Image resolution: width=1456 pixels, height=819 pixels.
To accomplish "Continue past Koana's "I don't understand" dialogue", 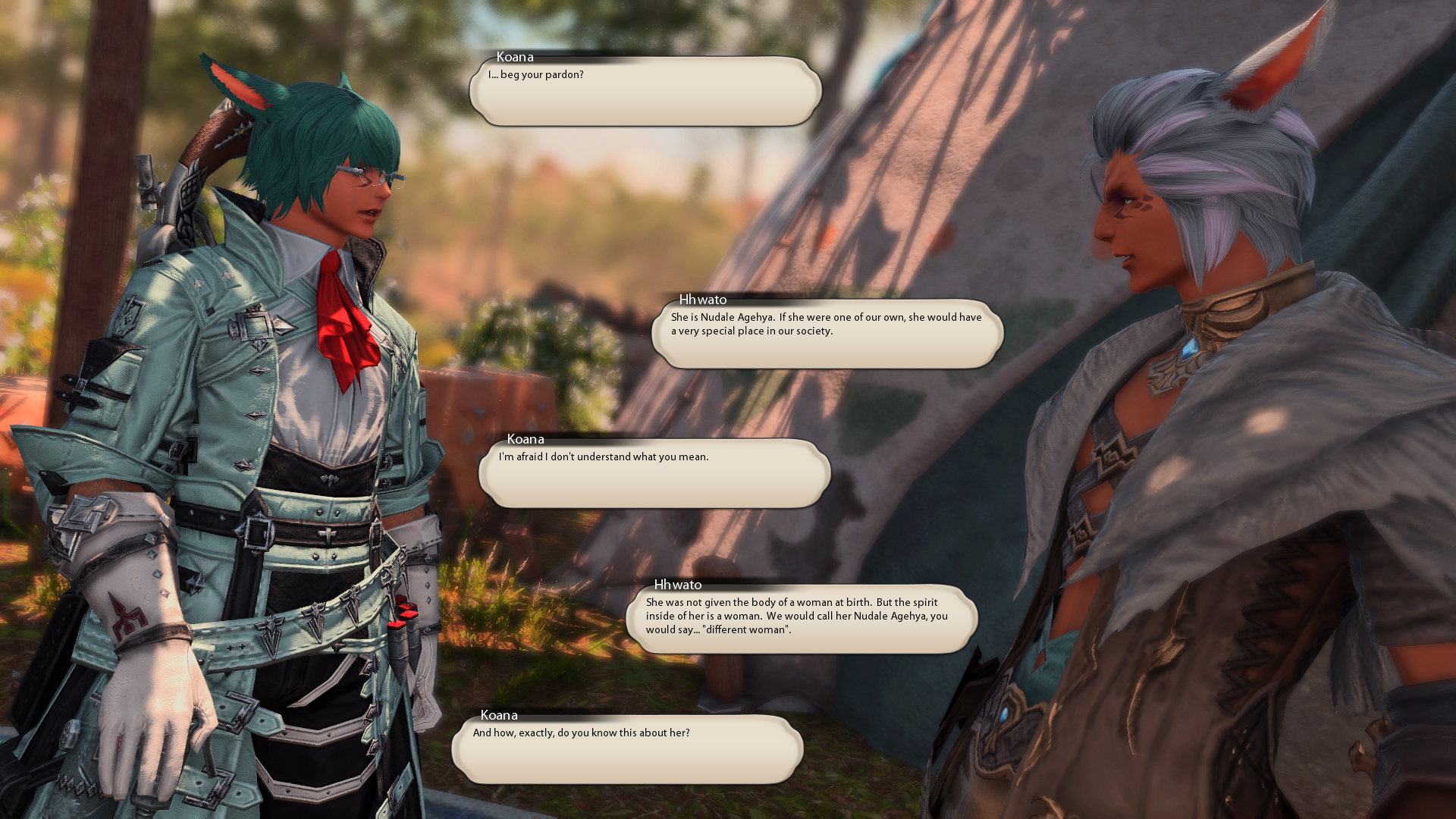I will click(654, 474).
